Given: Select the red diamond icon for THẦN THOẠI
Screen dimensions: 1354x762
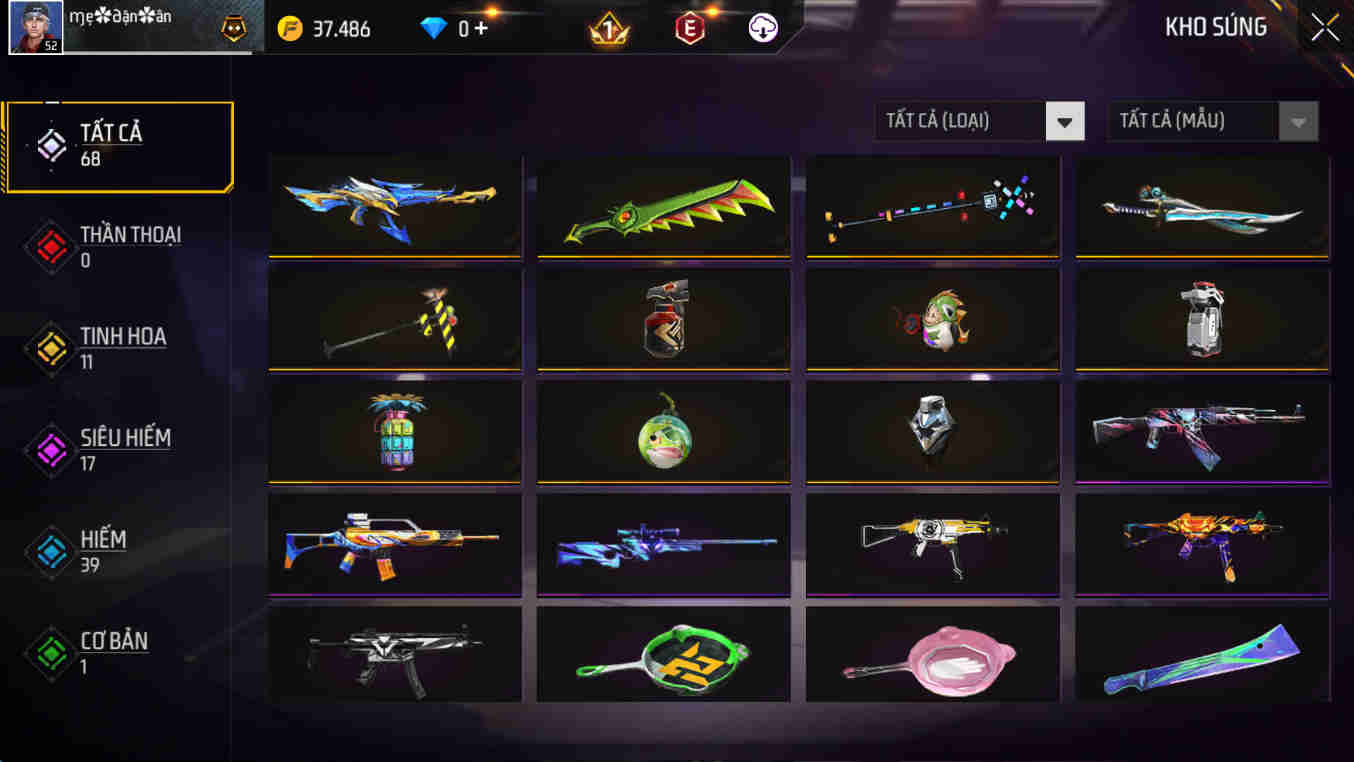Looking at the screenshot, I should (50, 247).
